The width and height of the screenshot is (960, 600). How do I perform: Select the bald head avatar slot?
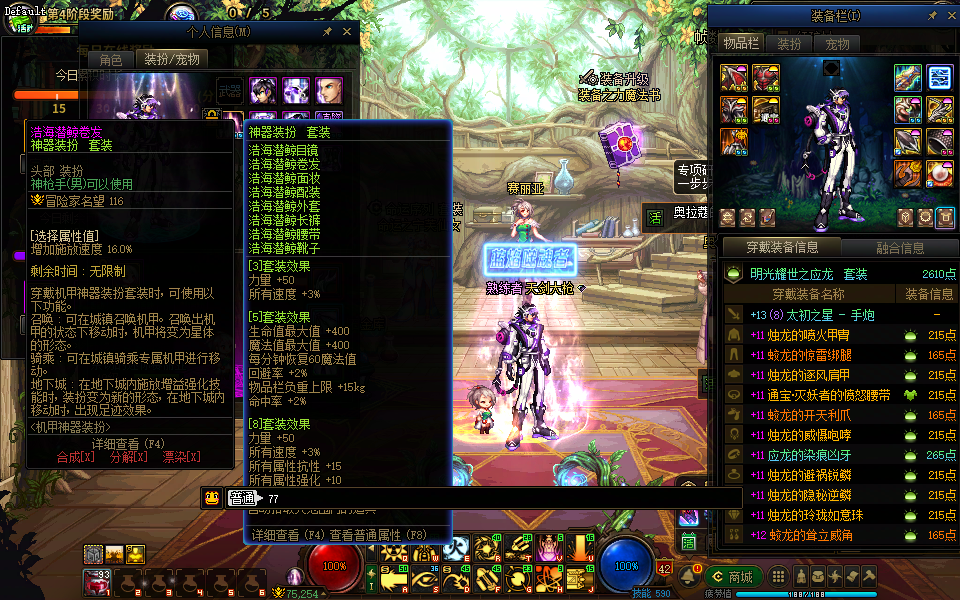[330, 91]
